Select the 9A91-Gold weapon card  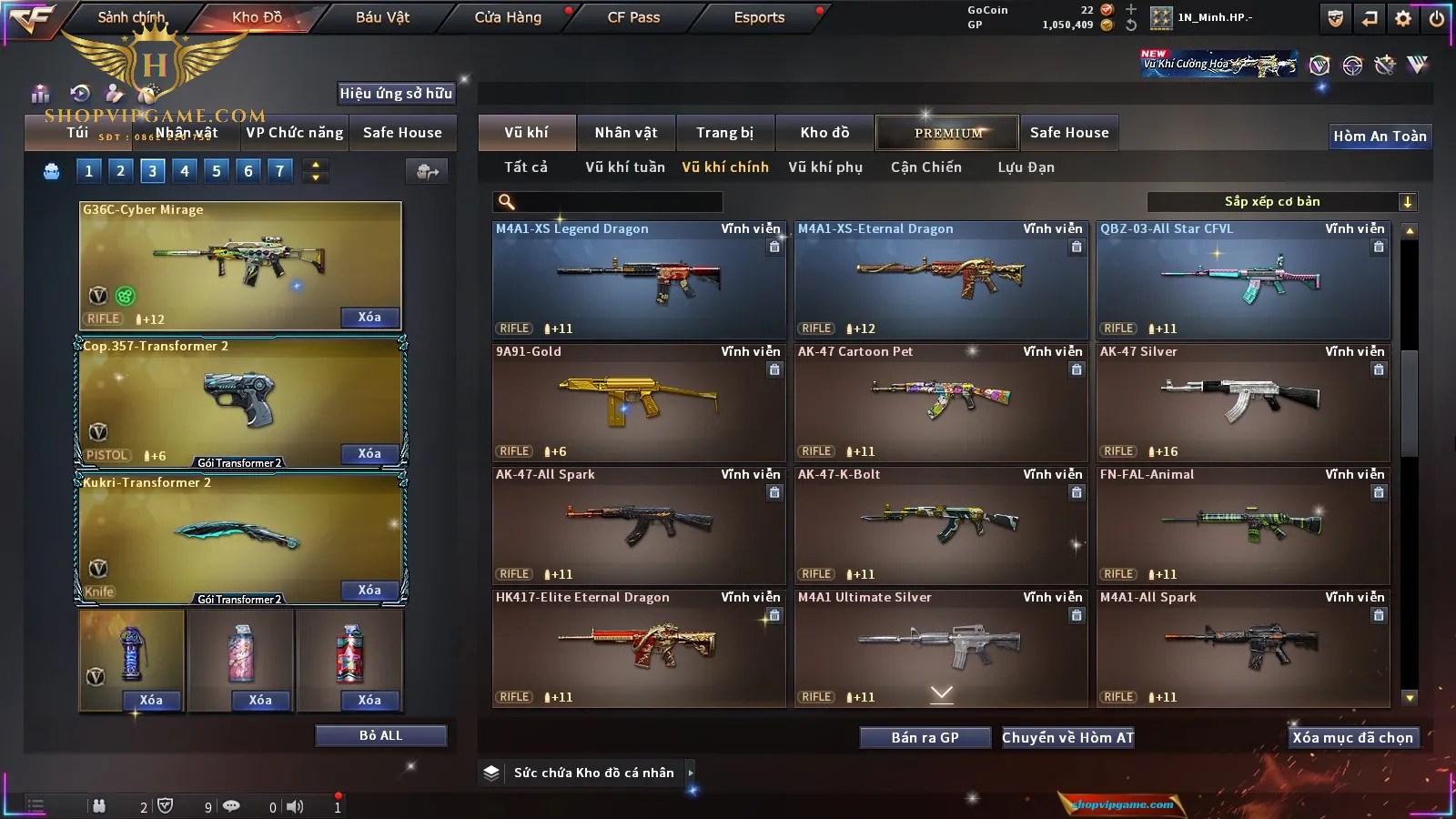pyautogui.click(x=638, y=402)
